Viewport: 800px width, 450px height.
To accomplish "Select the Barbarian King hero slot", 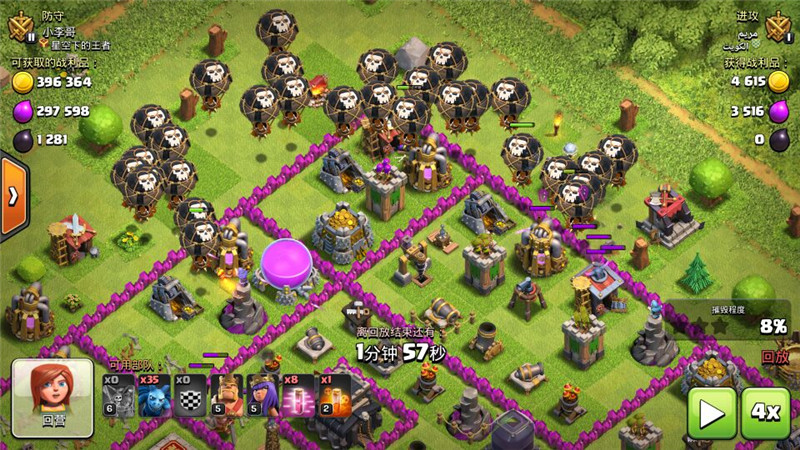I will (228, 394).
